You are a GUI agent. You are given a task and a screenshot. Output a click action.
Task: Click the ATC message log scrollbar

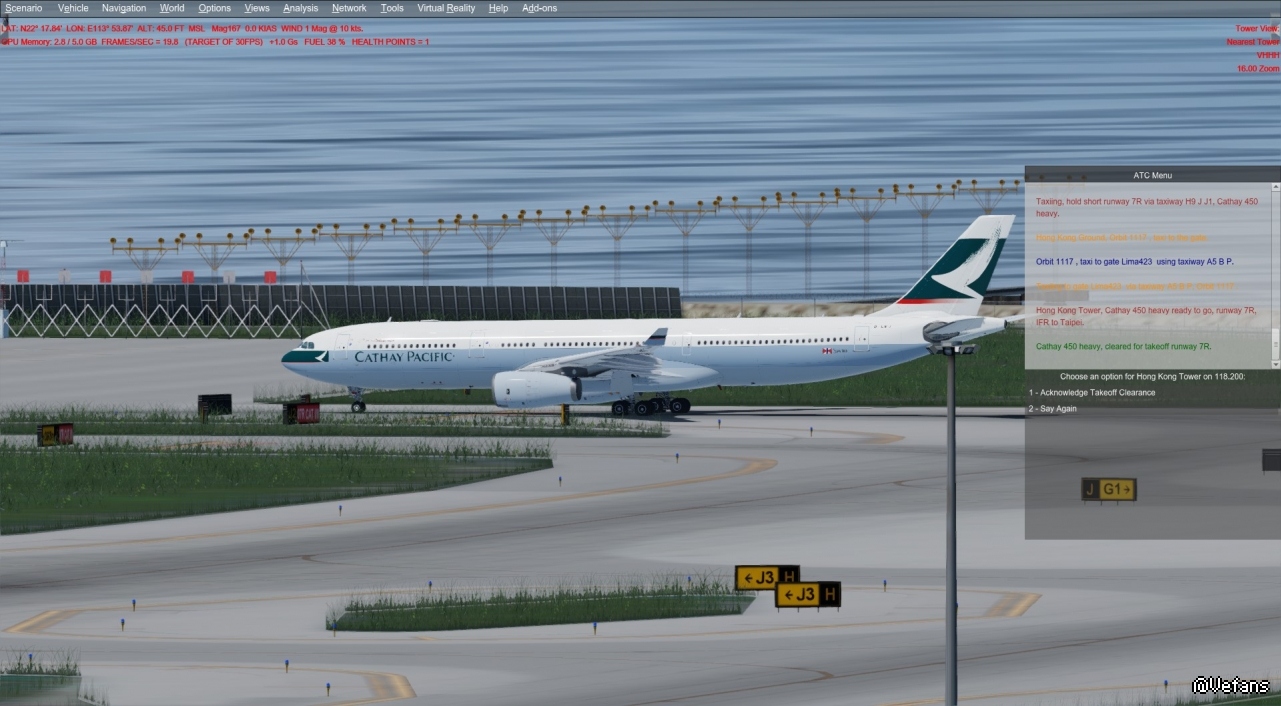[x=1275, y=275]
